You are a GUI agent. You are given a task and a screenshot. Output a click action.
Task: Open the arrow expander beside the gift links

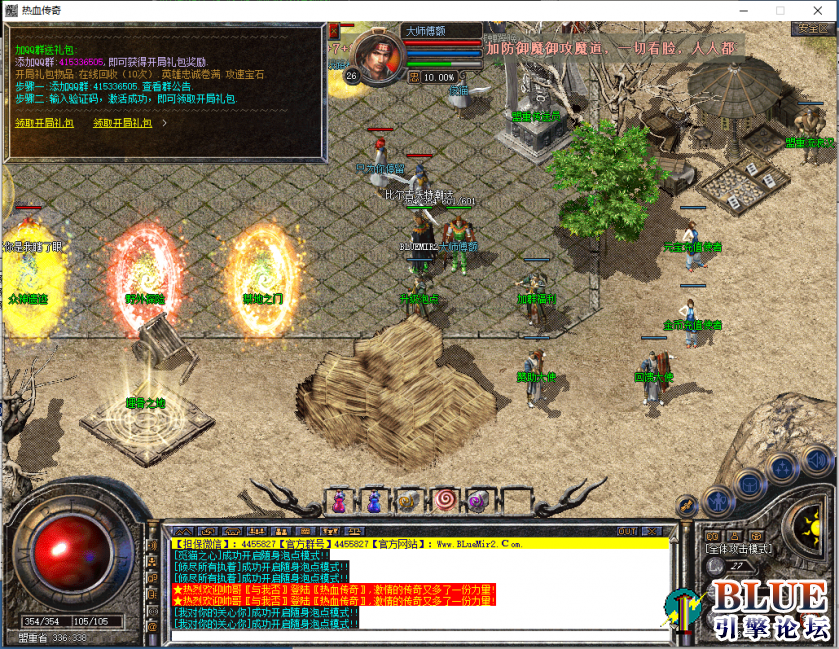point(164,123)
